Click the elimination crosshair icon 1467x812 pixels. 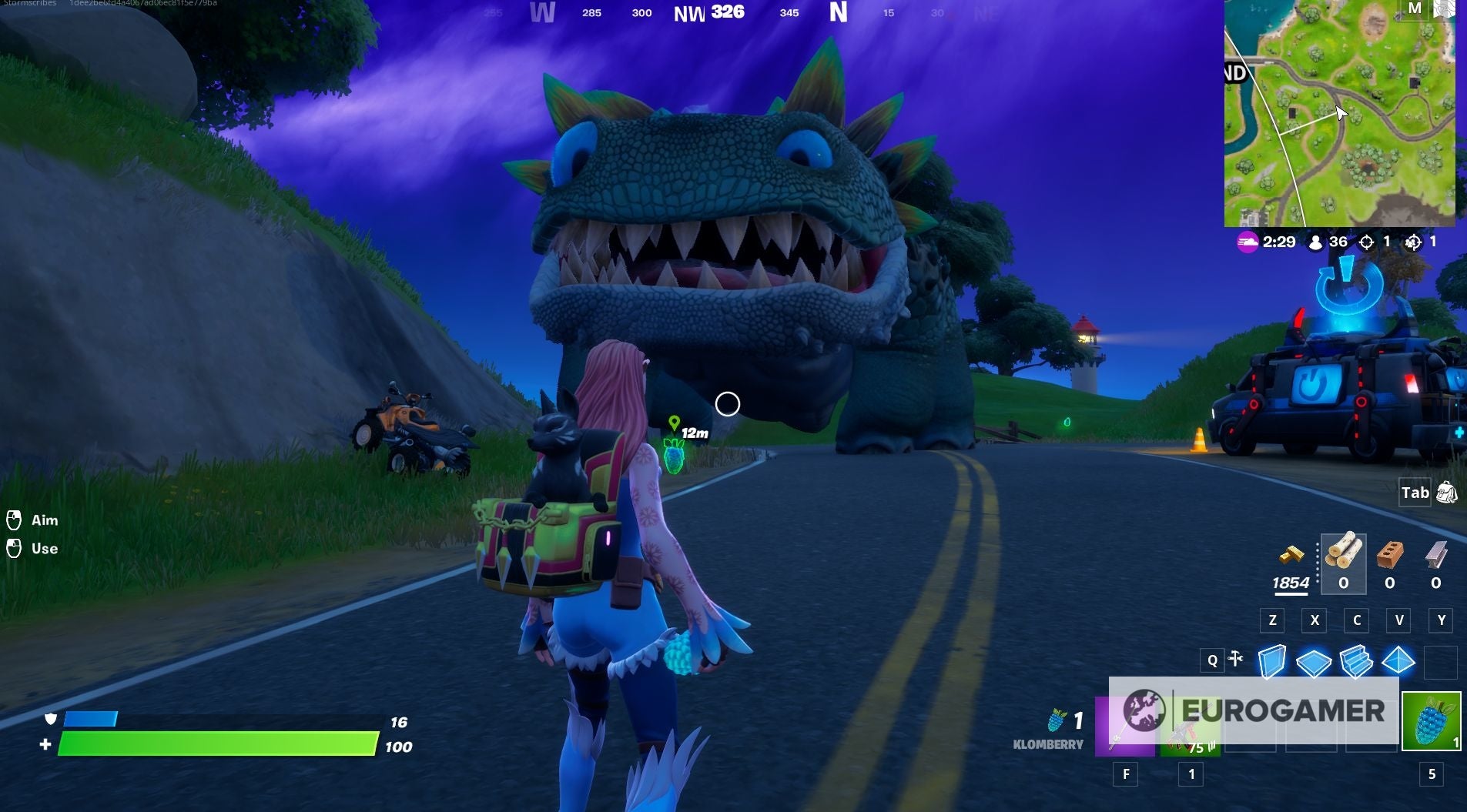tap(1367, 242)
